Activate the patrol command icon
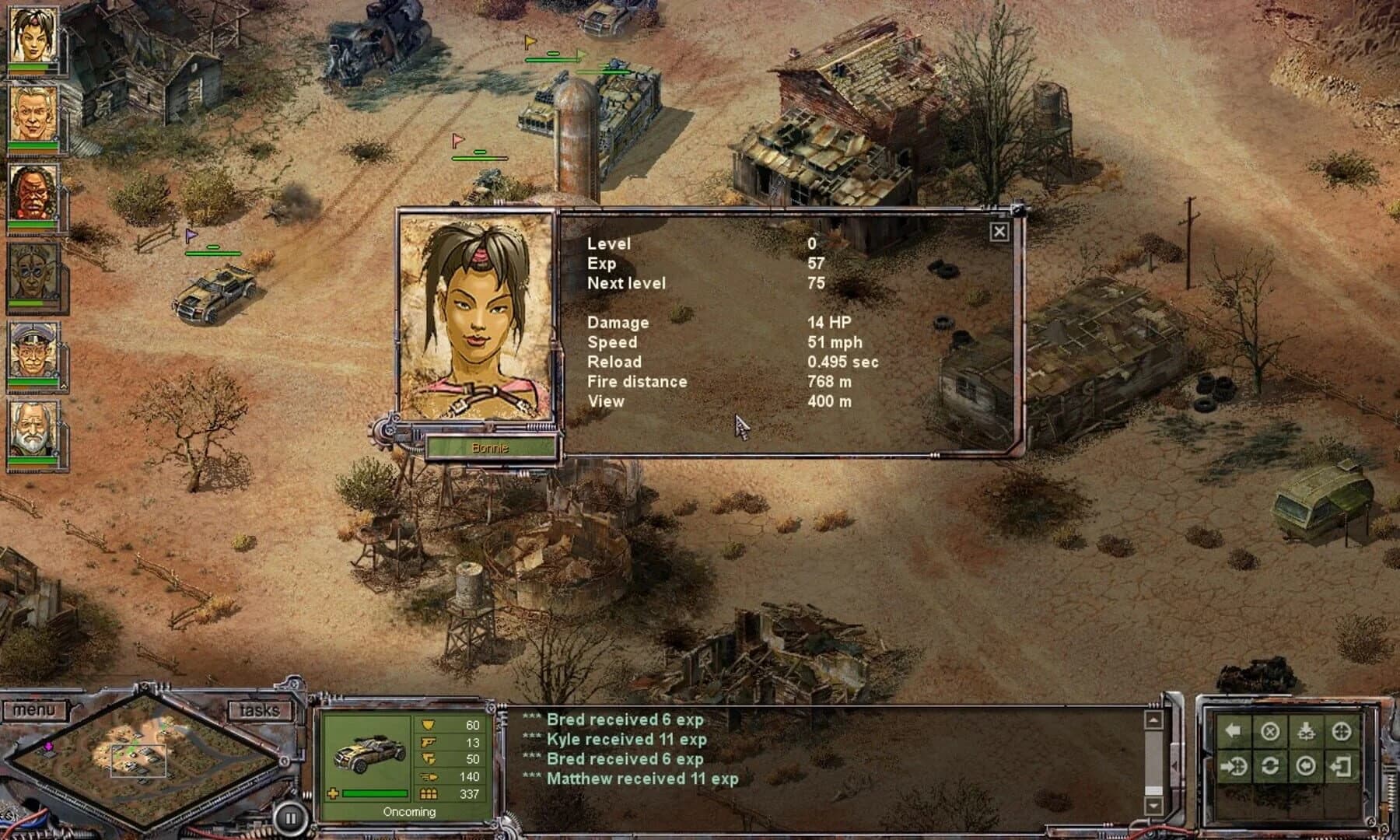The height and width of the screenshot is (840, 1400). point(1269,766)
